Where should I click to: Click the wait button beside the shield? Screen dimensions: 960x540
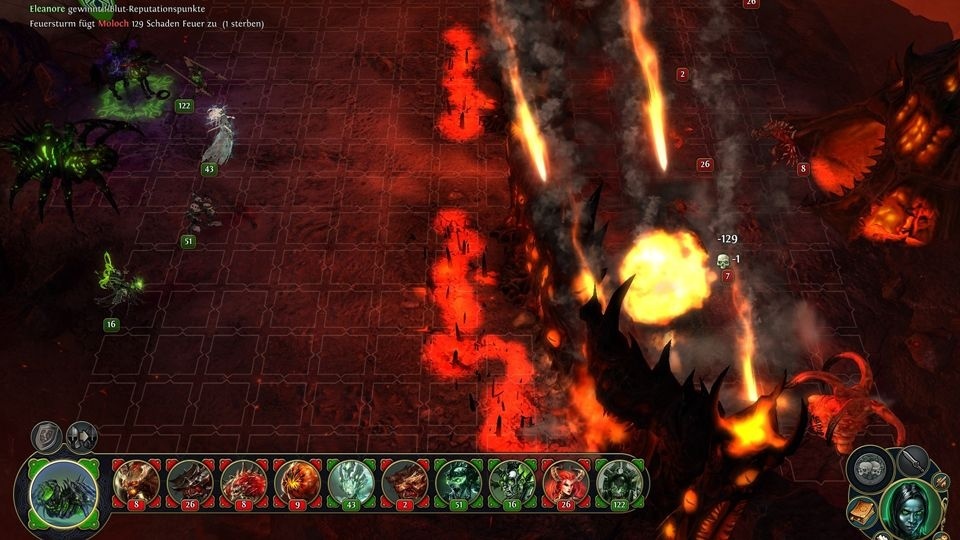(x=80, y=436)
